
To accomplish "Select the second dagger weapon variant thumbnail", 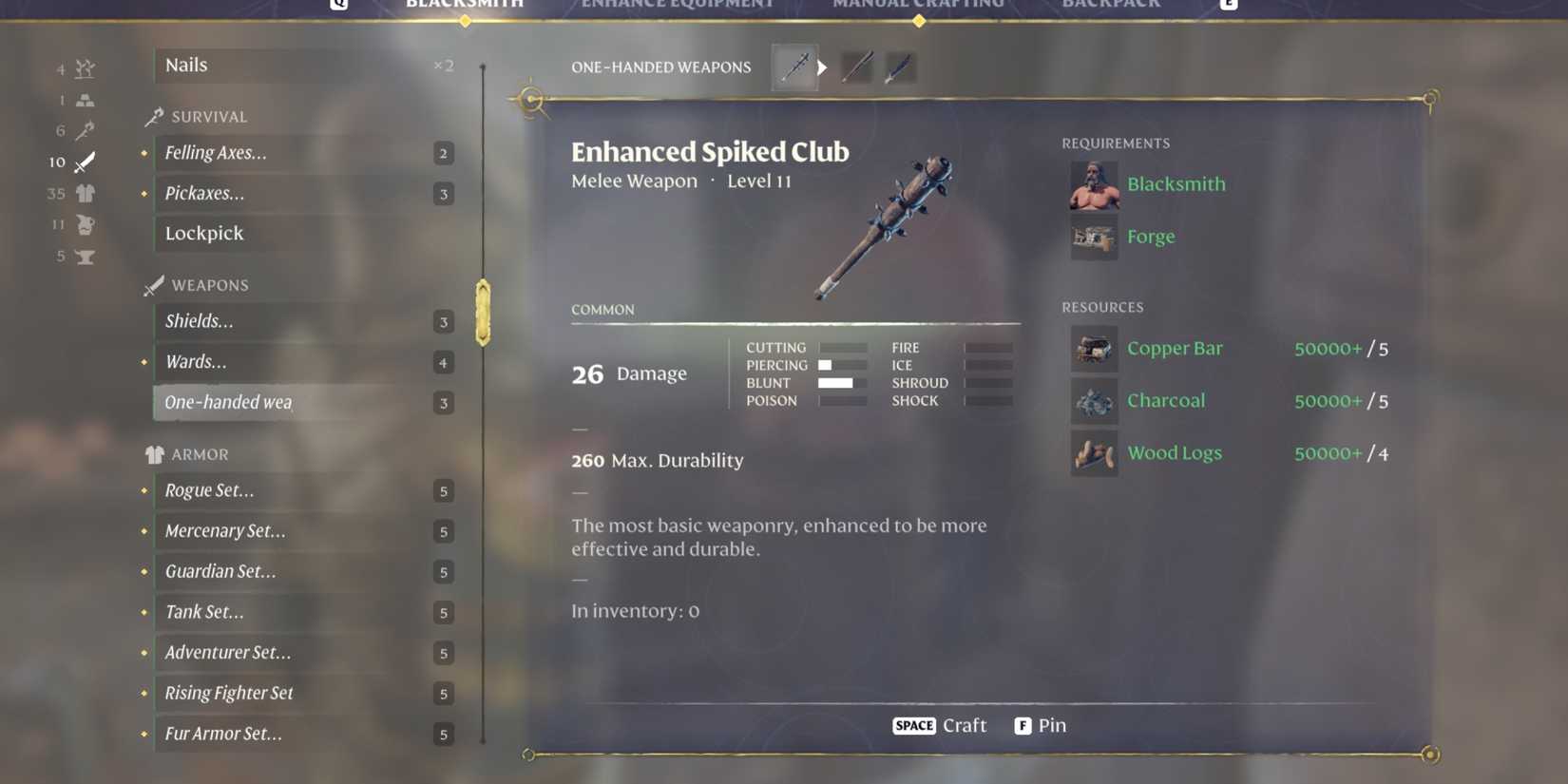I will coord(855,67).
